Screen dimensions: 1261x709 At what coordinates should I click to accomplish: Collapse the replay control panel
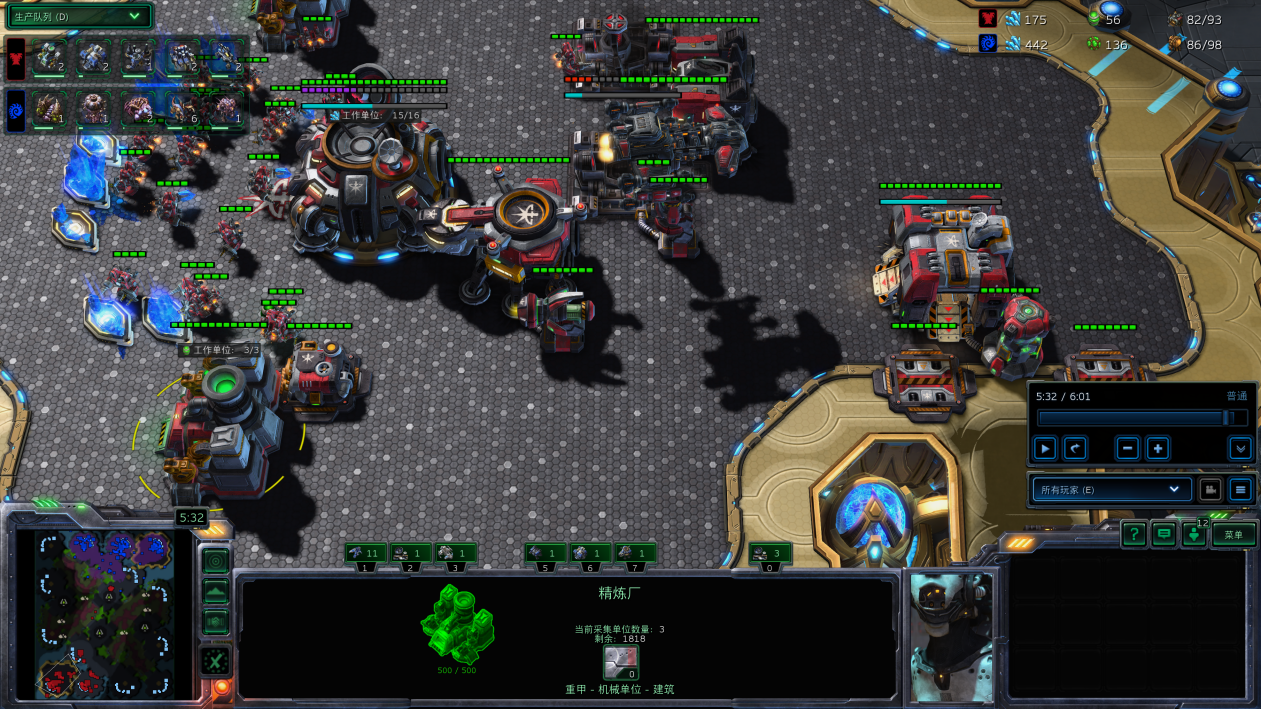[1240, 448]
